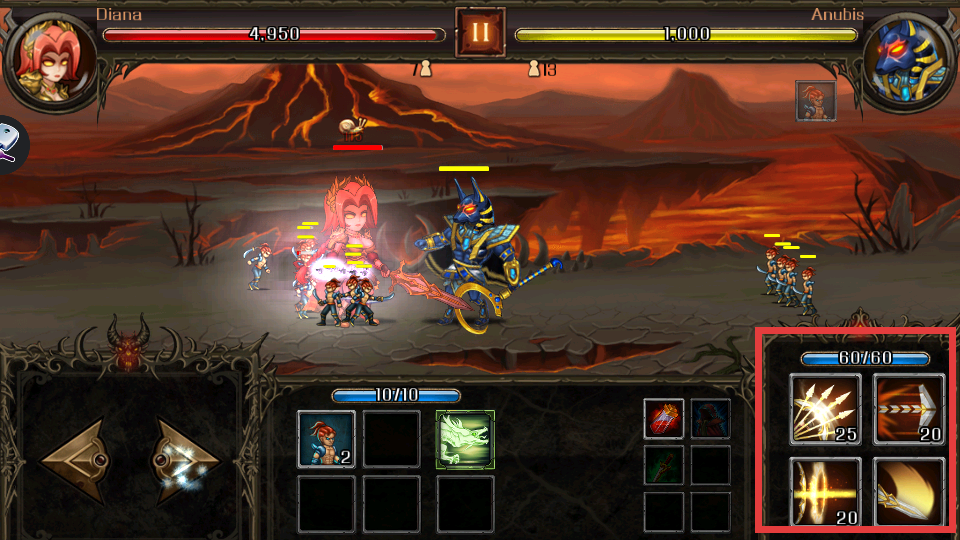This screenshot has height=540, width=960.
Task: Move hero with the left arrow button
Action: pos(76,462)
